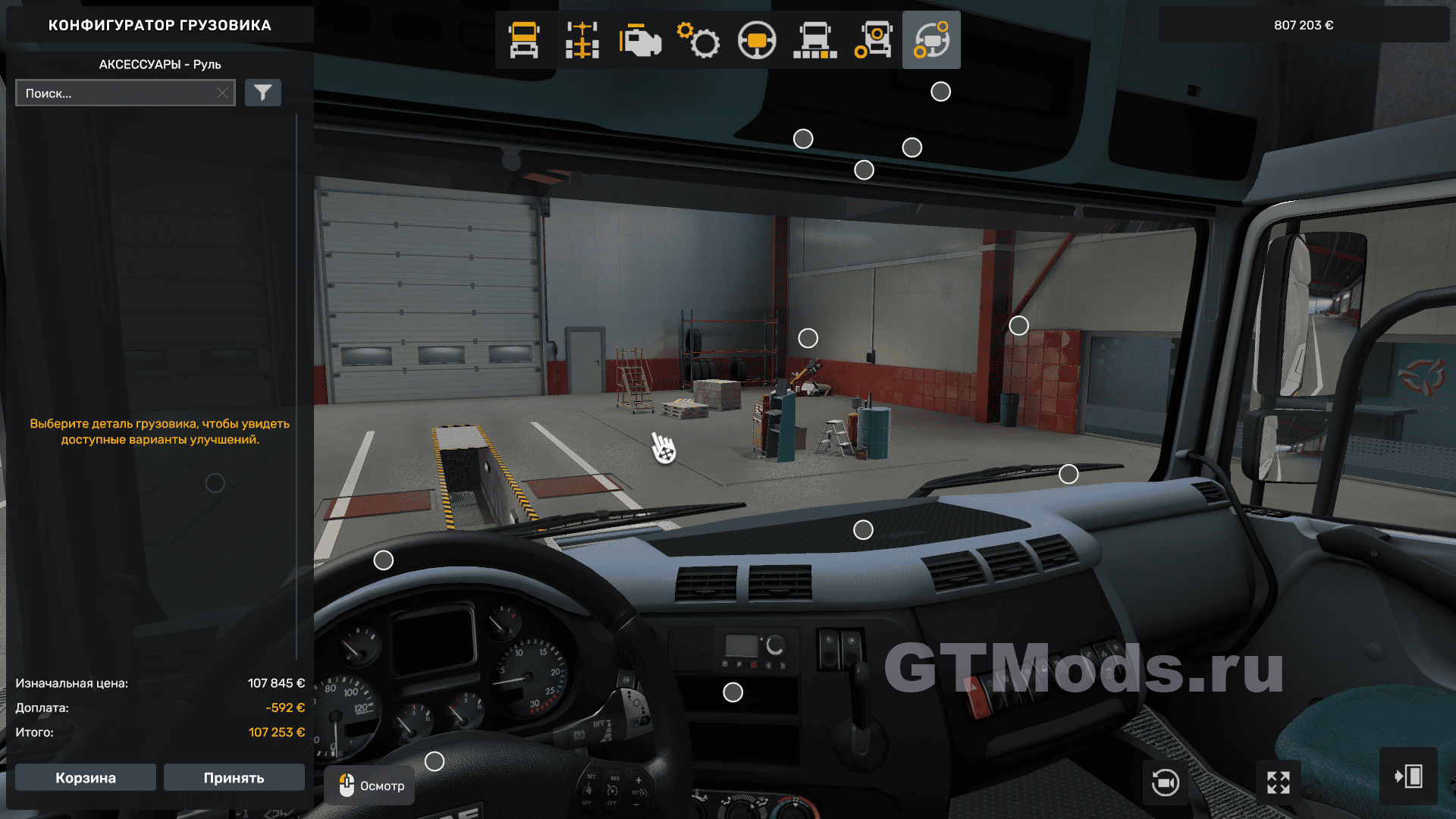Viewport: 1456px width, 819px height.
Task: Select the highlighted interior accessories tab
Action: [x=931, y=40]
